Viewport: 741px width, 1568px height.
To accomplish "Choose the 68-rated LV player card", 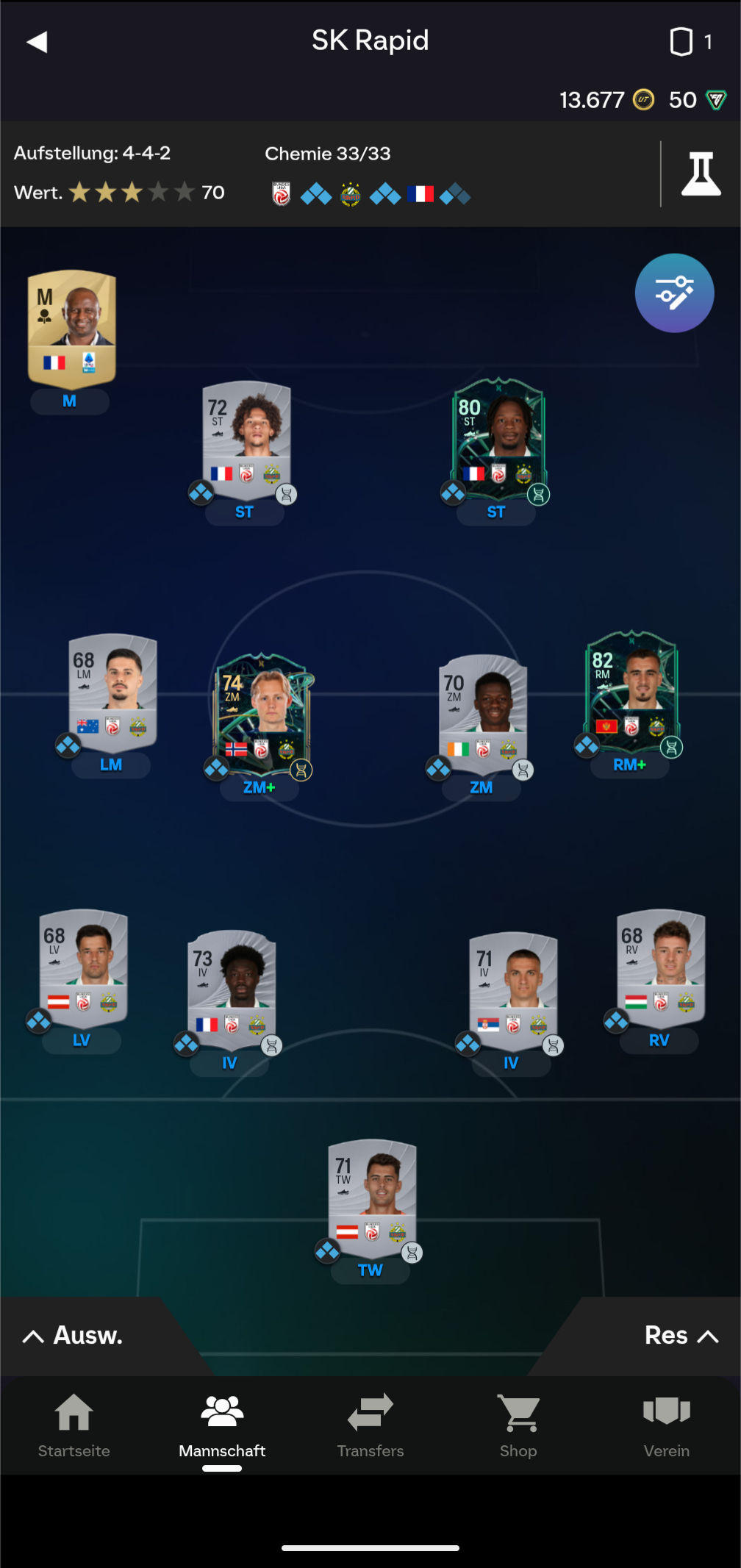I will (83, 964).
